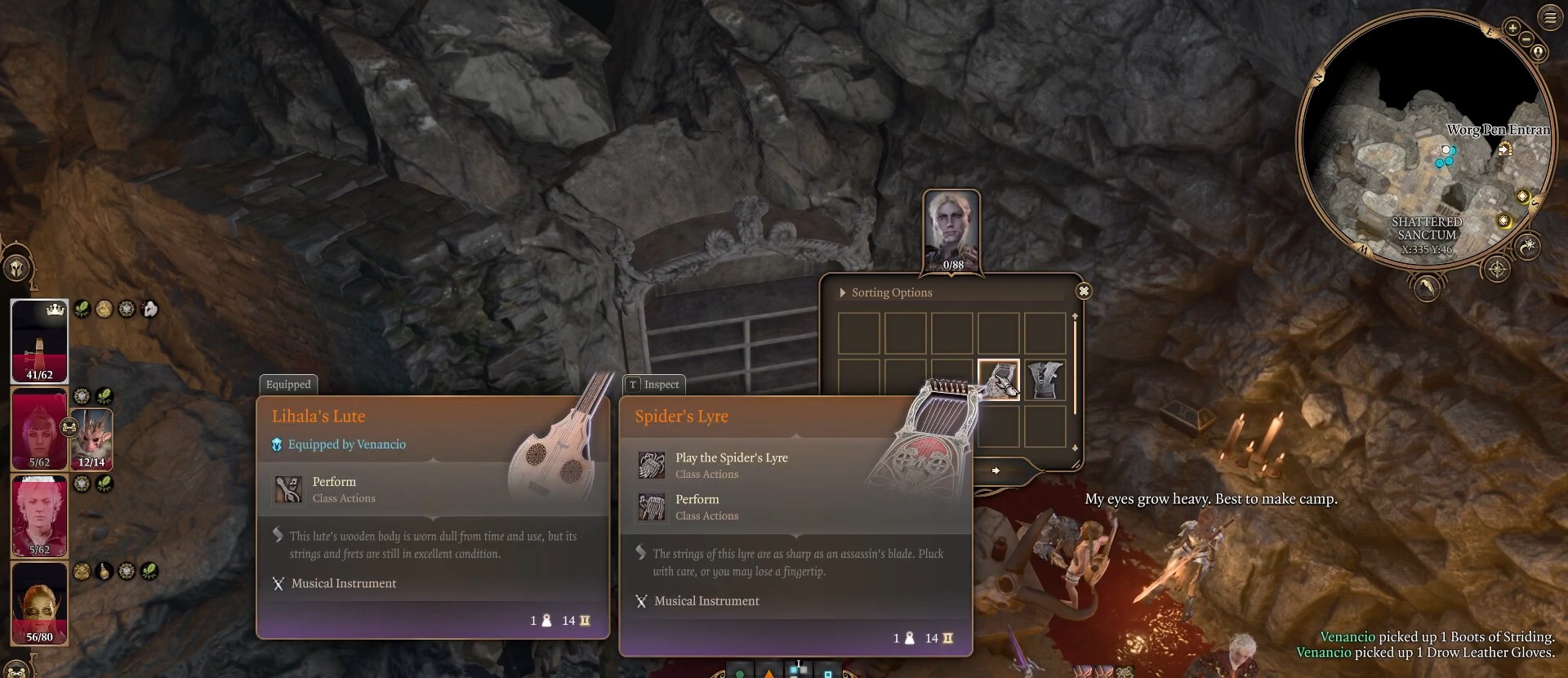
Task: Click the moon and sun rest button
Action: [1527, 245]
